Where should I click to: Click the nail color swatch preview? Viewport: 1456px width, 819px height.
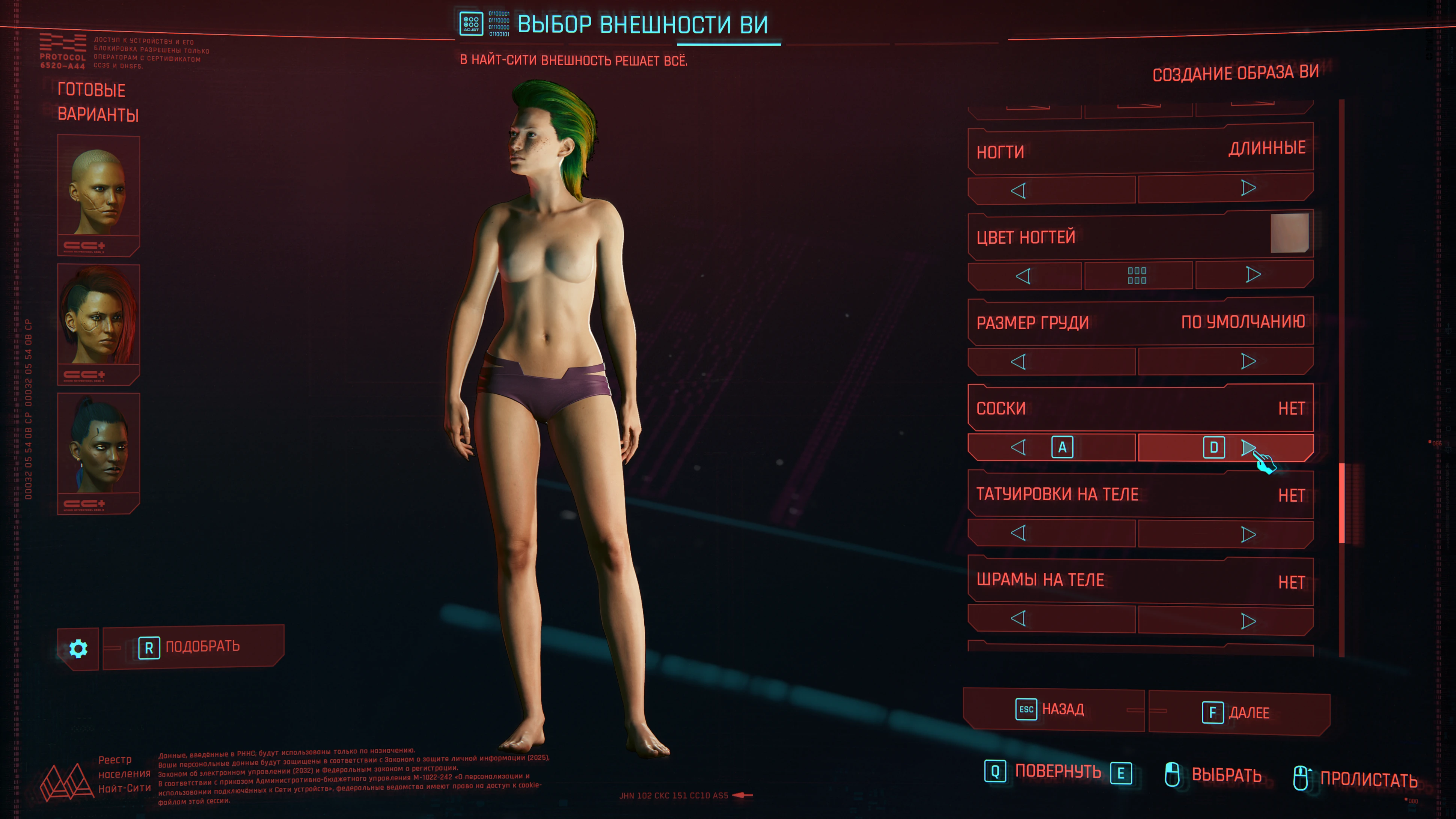point(1289,233)
